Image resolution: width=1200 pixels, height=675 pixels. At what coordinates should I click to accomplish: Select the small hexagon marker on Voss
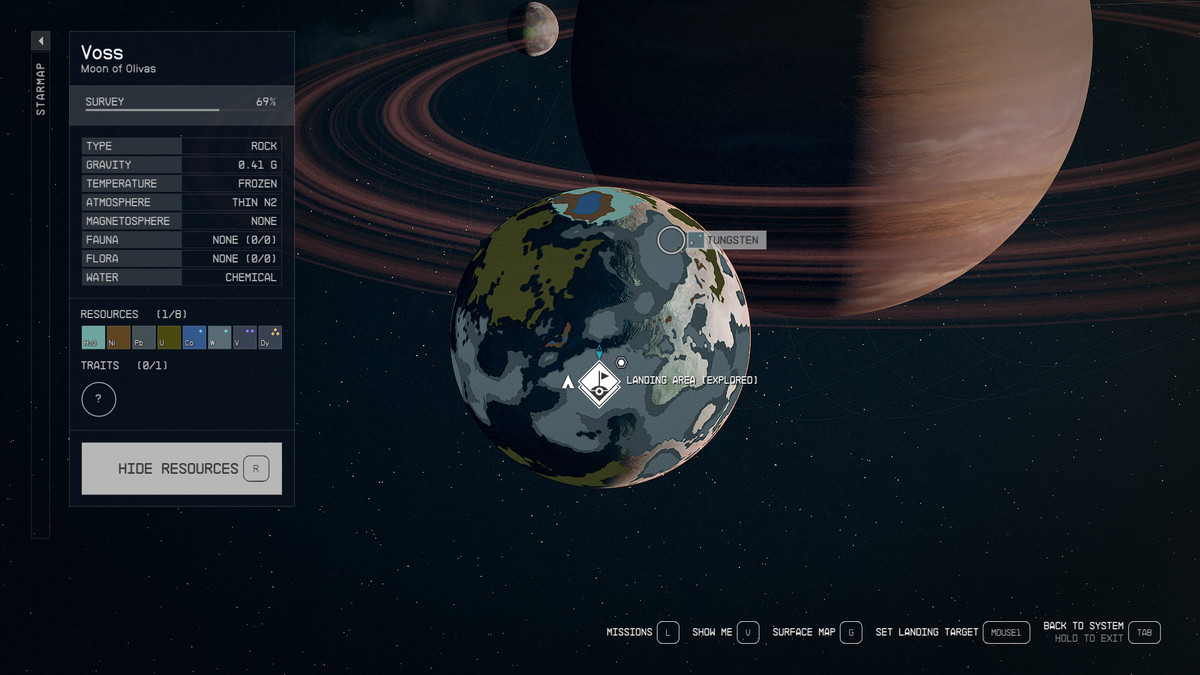(x=621, y=362)
